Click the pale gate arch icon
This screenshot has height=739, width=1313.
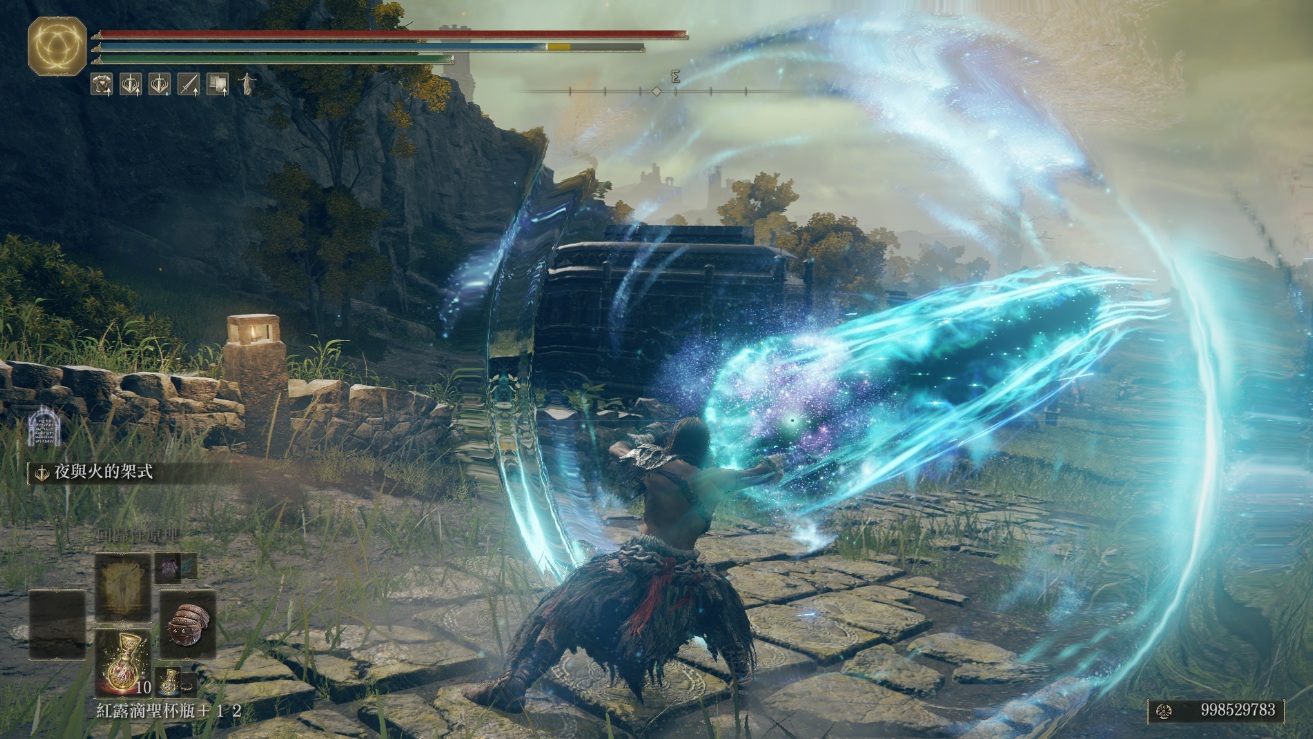coord(43,428)
